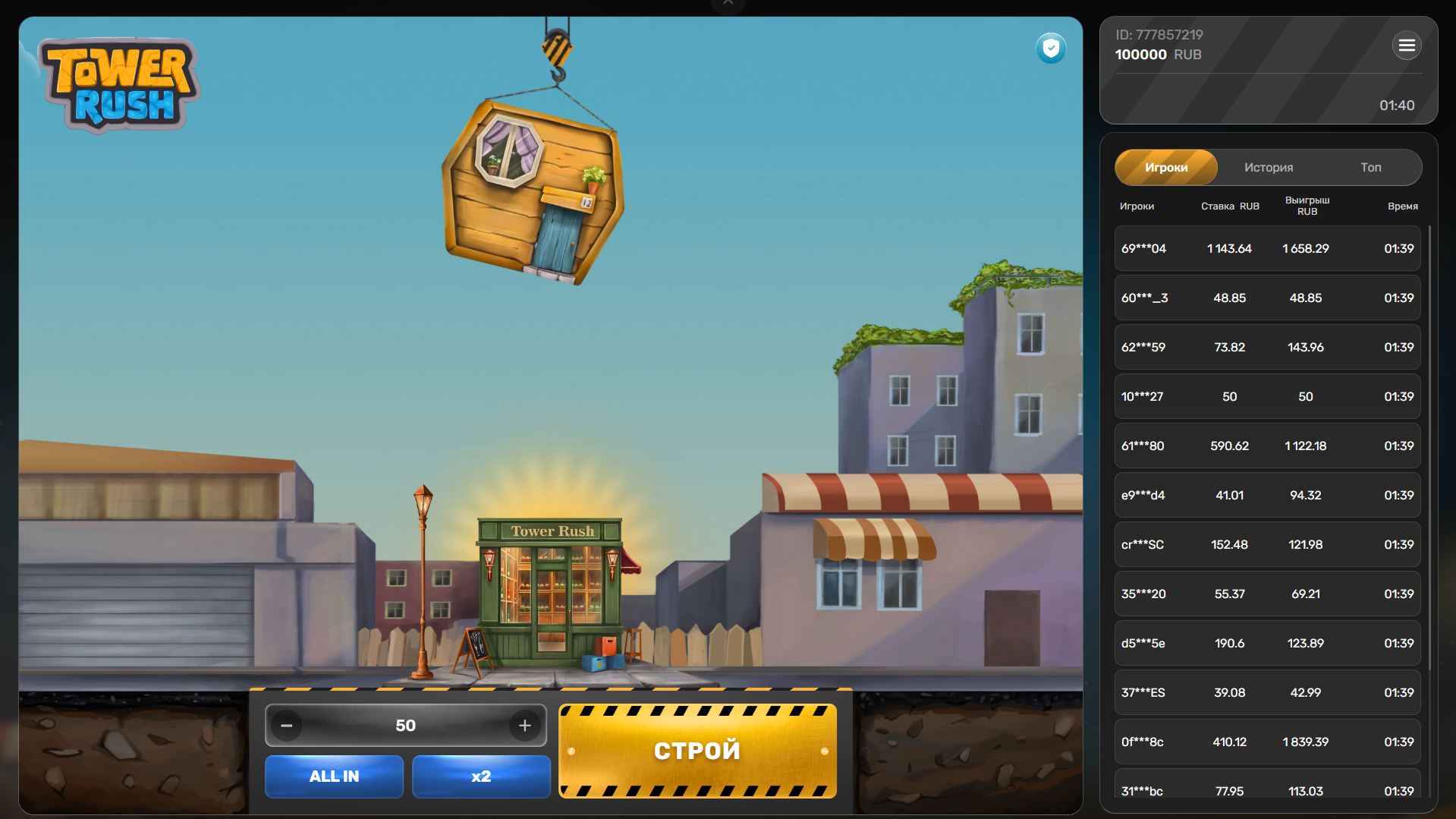Image resolution: width=1456 pixels, height=819 pixels.
Task: Select the Игроки tab
Action: (x=1165, y=167)
